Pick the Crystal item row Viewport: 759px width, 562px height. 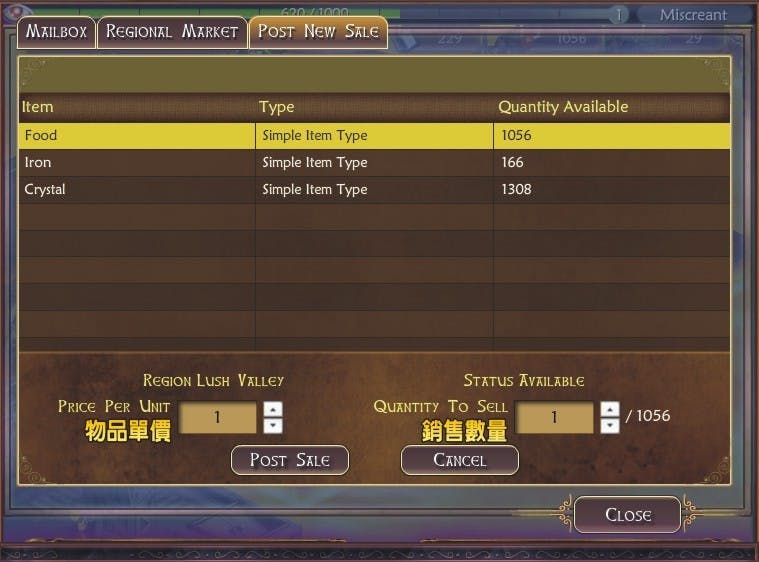tap(137, 189)
